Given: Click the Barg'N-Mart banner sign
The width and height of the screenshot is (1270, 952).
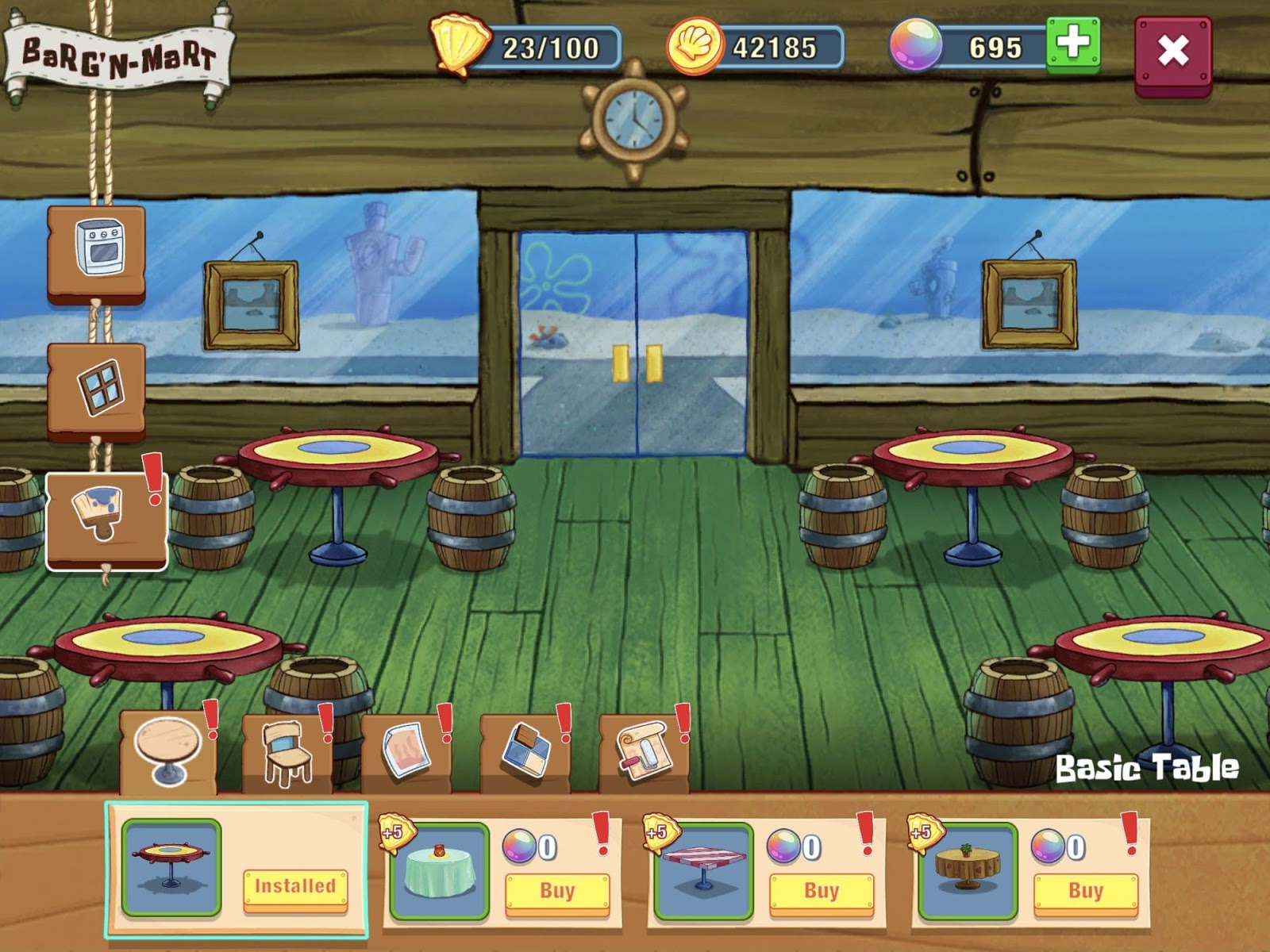Looking at the screenshot, I should tap(117, 49).
